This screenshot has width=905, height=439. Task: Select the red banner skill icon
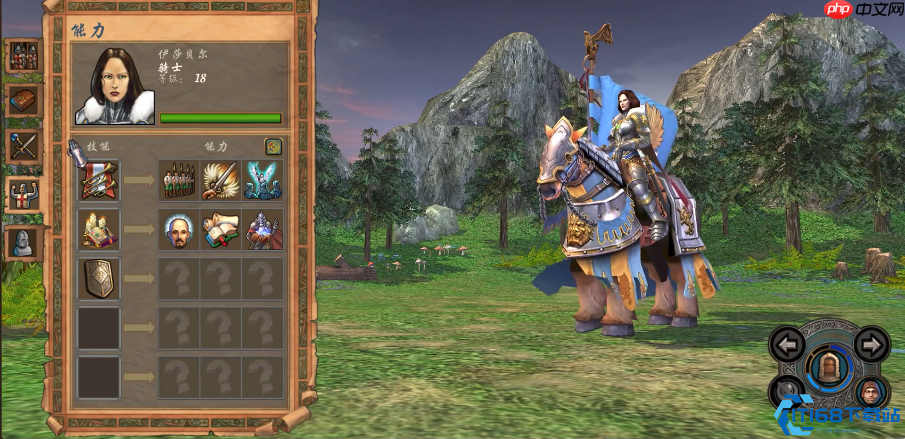(99, 180)
